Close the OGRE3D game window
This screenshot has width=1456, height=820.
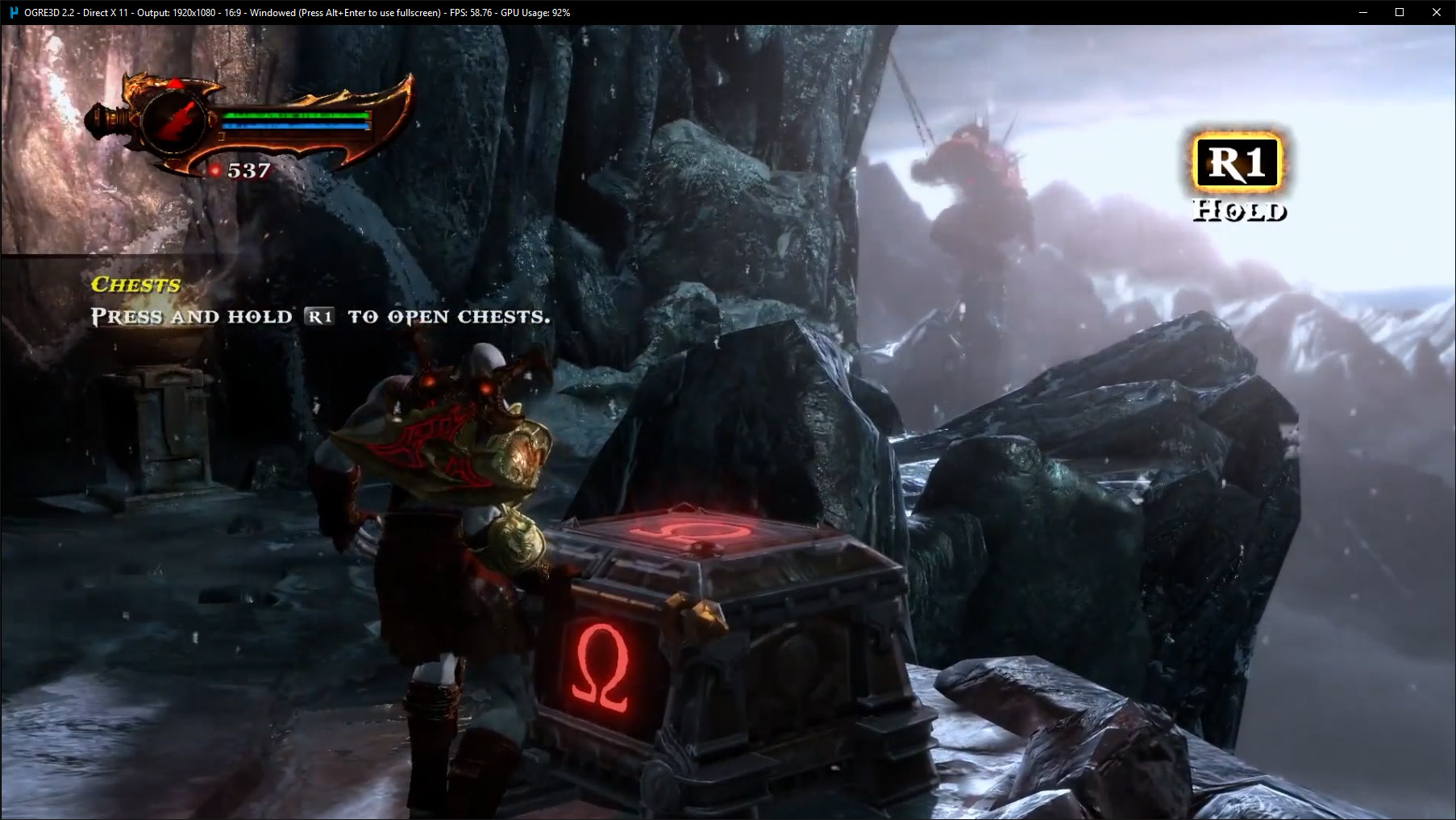pos(1436,12)
